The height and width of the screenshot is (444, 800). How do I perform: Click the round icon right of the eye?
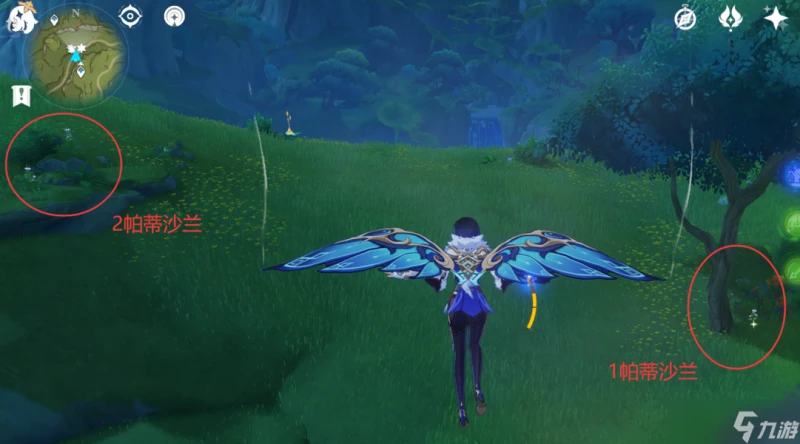(175, 16)
